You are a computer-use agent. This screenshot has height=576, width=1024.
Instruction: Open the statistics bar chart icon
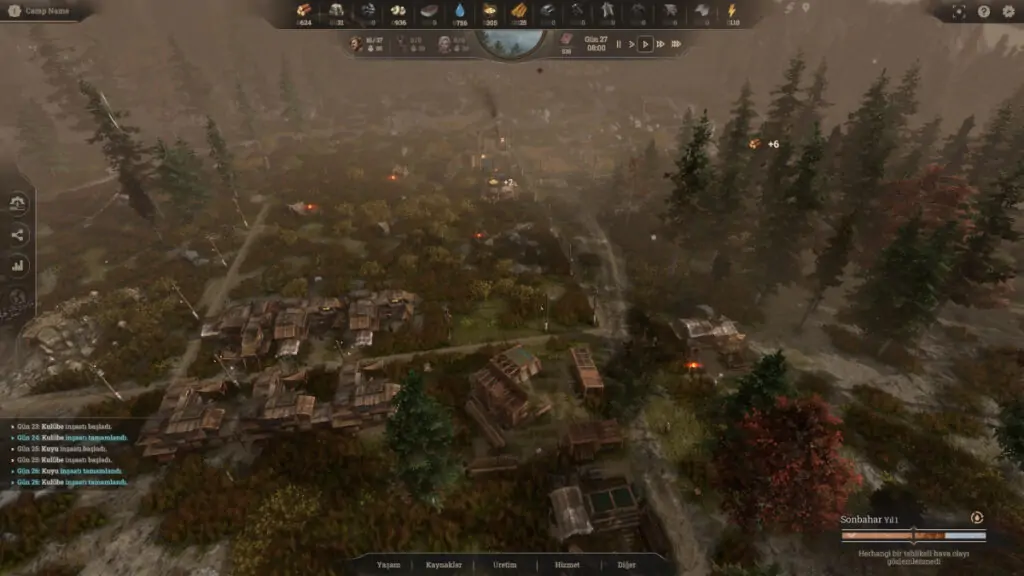click(x=19, y=265)
